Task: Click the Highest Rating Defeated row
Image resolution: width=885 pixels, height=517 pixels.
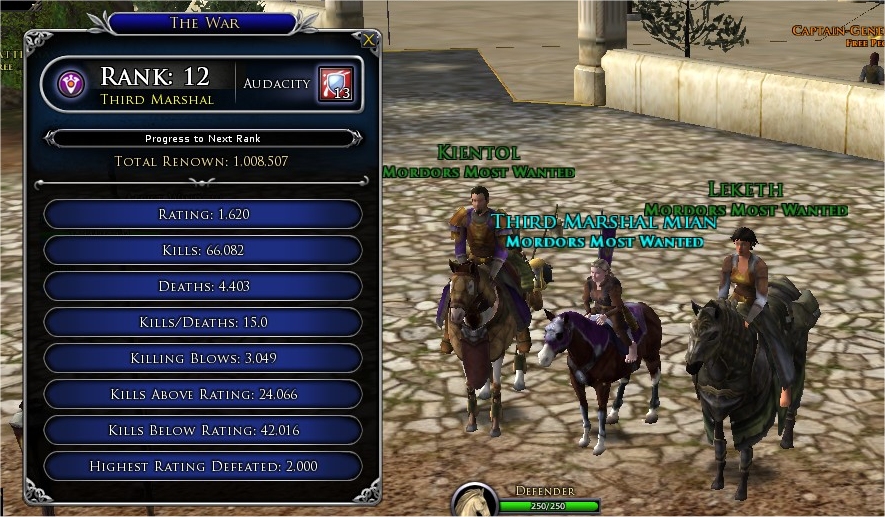Action: coord(203,466)
